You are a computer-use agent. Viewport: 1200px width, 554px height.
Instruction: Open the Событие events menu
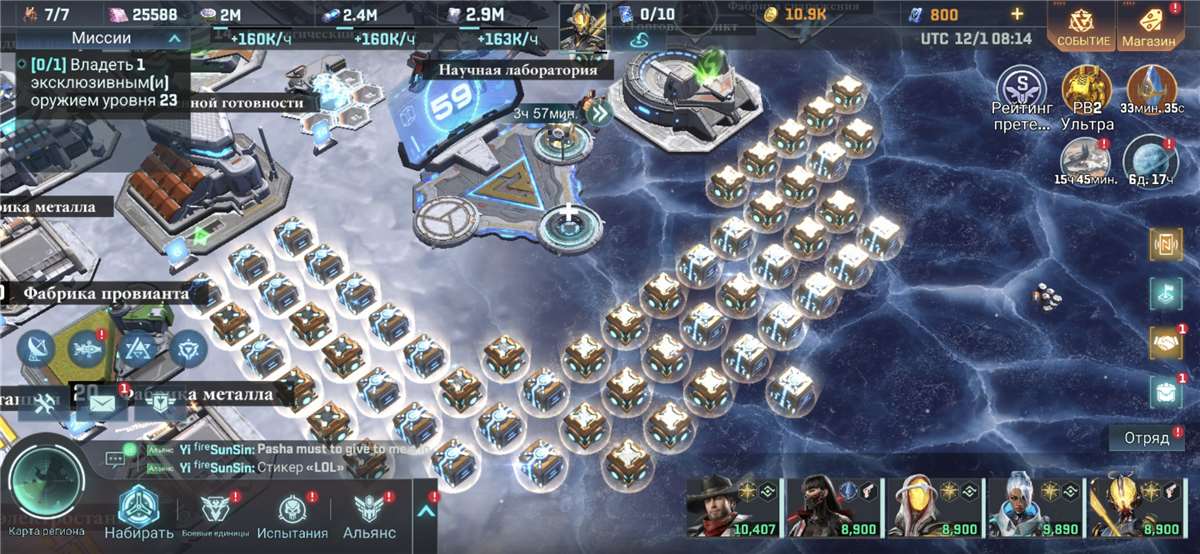pyautogui.click(x=1079, y=25)
